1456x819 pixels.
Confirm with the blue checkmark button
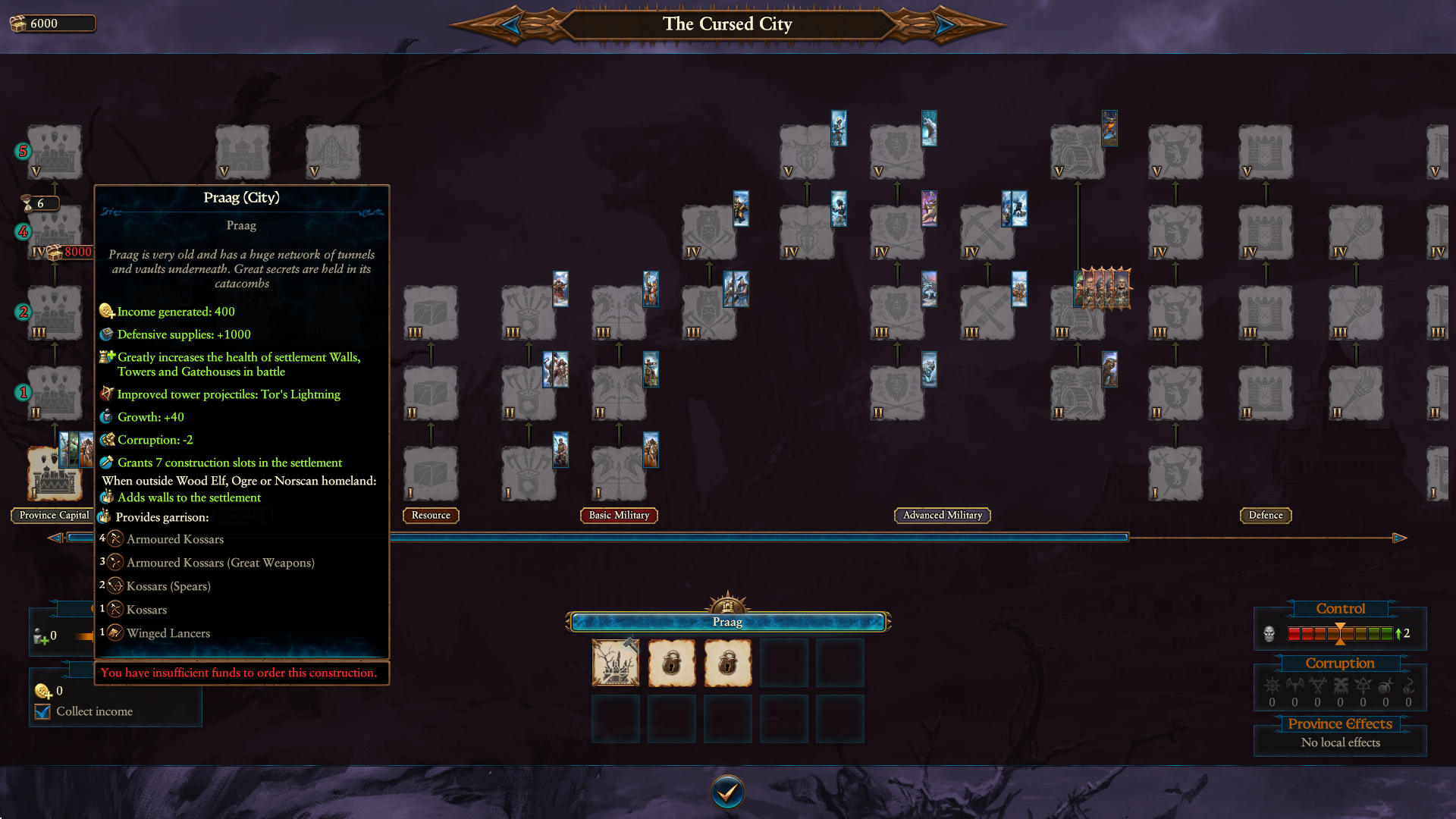[x=727, y=792]
